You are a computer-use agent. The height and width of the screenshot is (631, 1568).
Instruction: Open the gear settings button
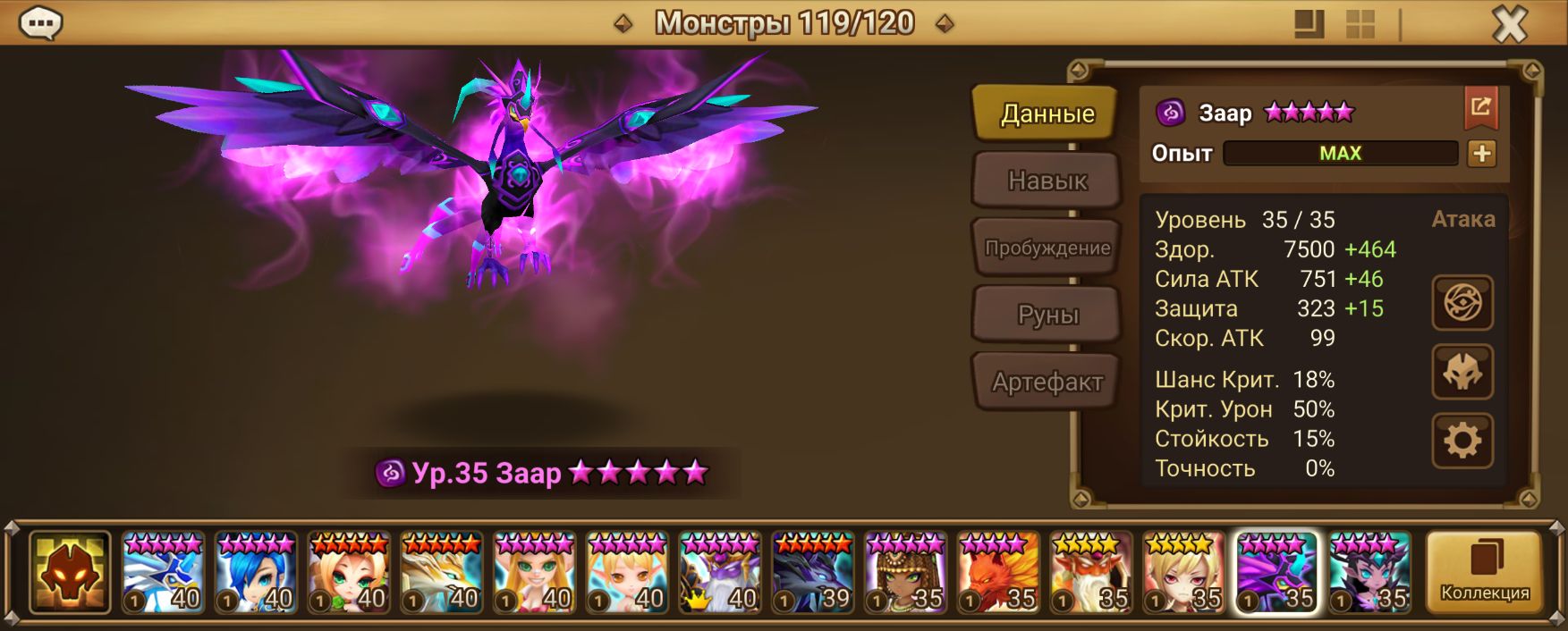coord(1462,441)
